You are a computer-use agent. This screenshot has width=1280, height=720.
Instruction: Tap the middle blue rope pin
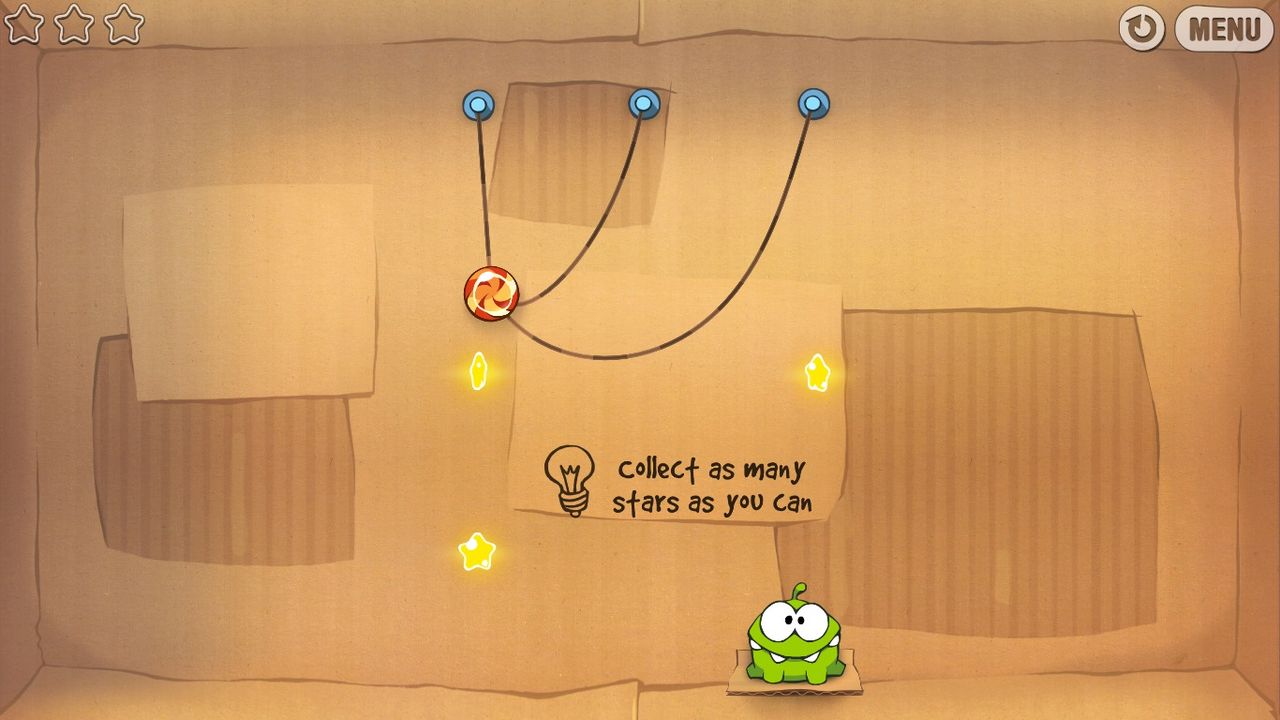click(x=642, y=102)
